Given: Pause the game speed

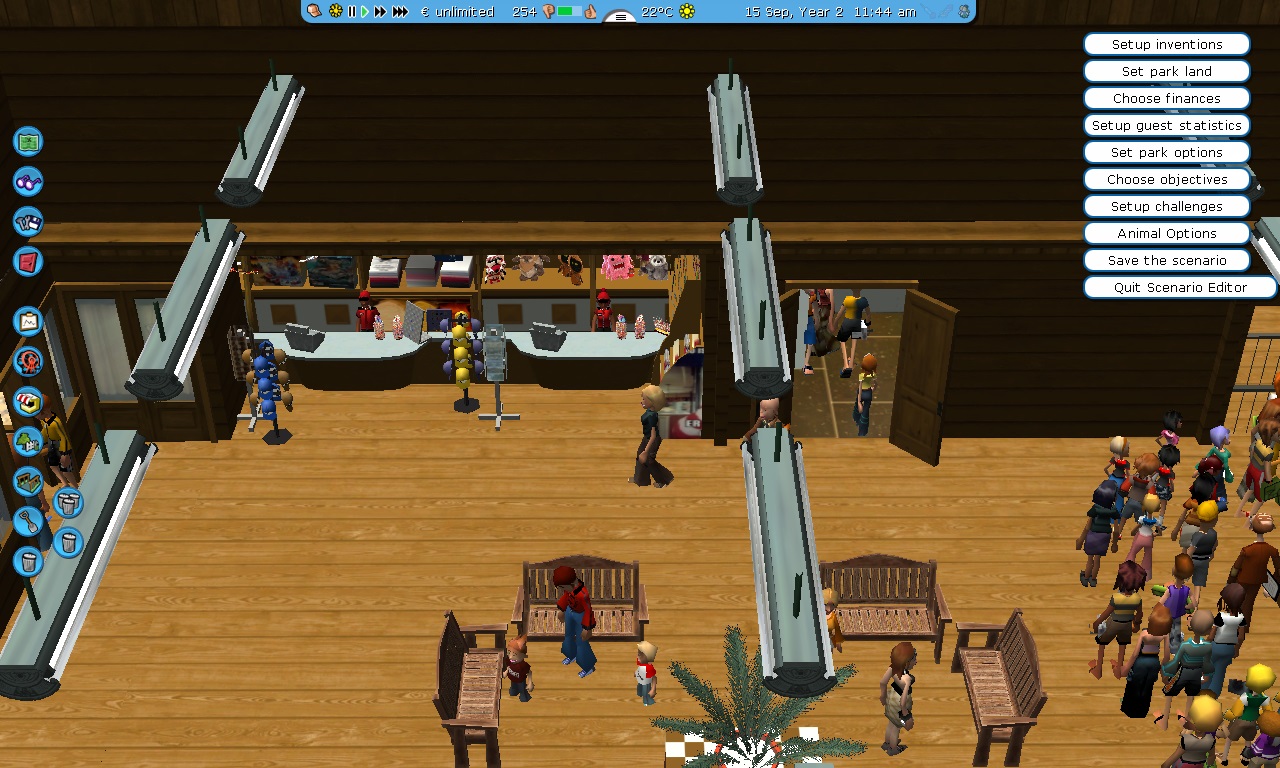Looking at the screenshot, I should point(352,12).
